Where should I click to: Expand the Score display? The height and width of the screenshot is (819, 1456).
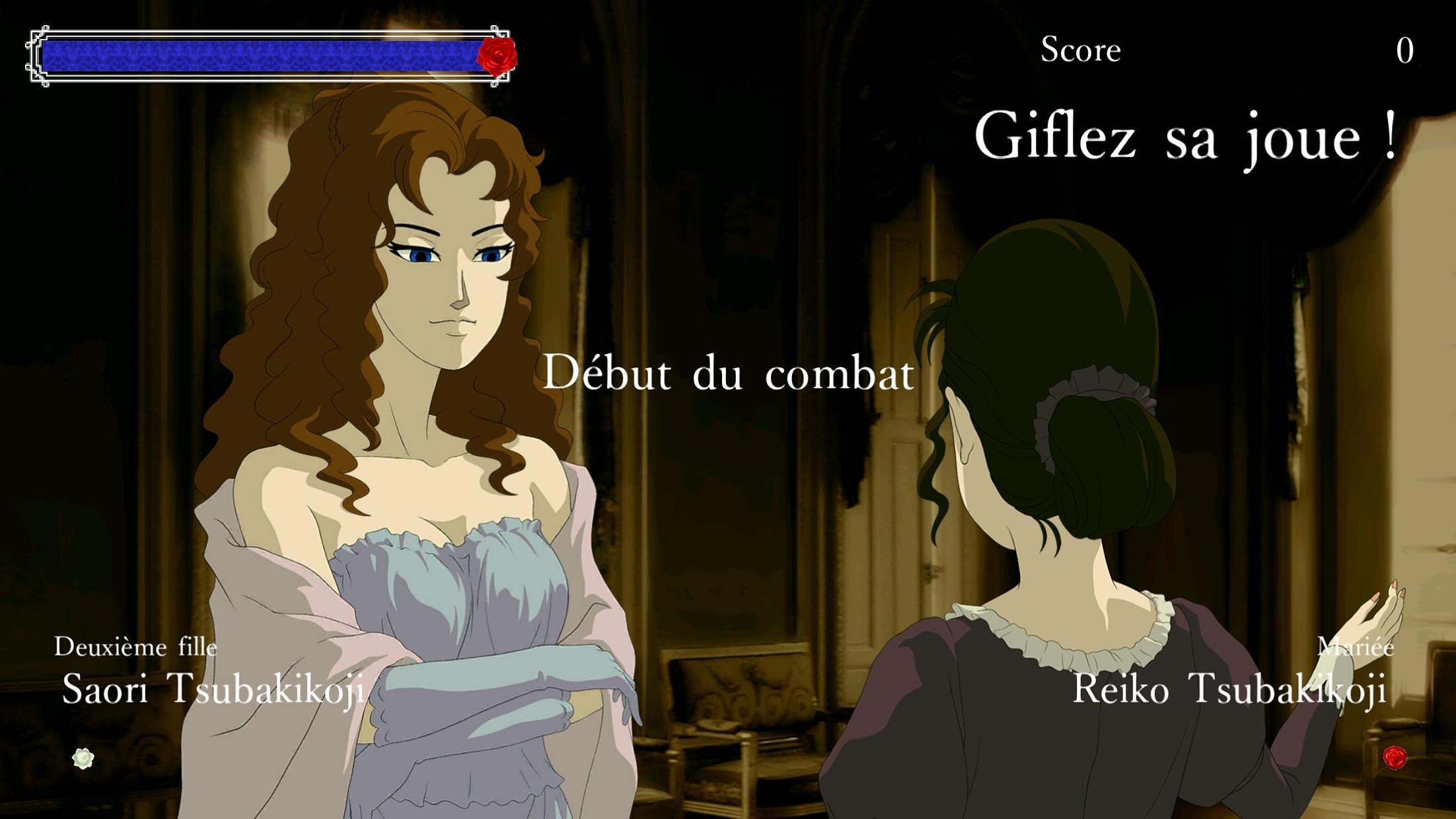click(x=1081, y=50)
